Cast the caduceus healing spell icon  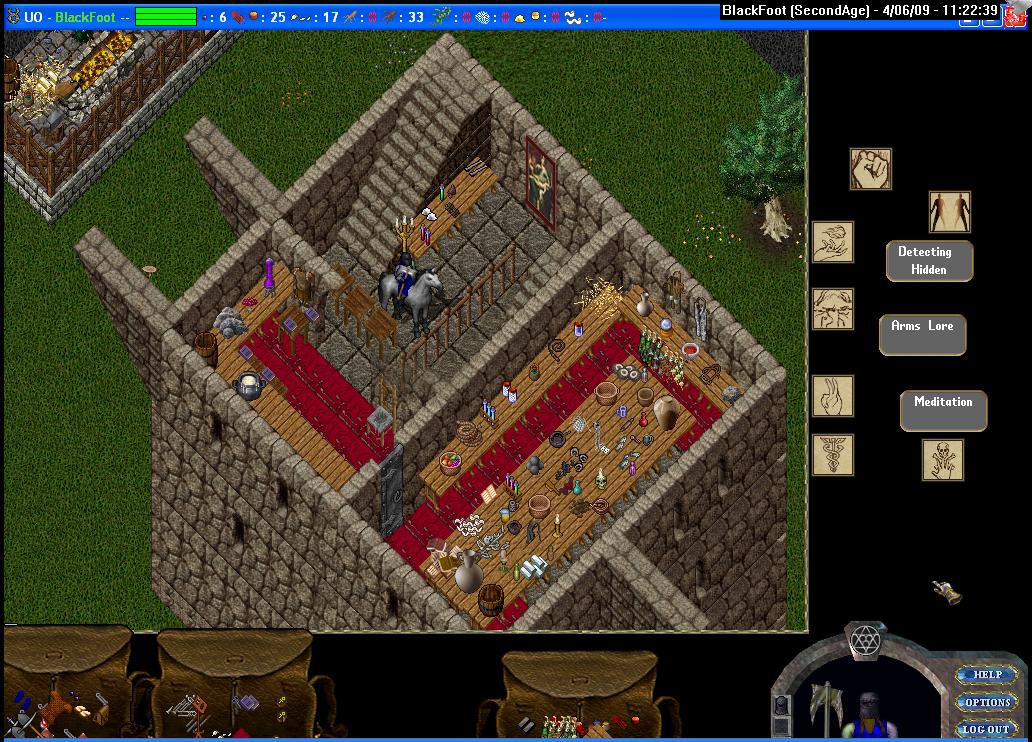click(833, 455)
